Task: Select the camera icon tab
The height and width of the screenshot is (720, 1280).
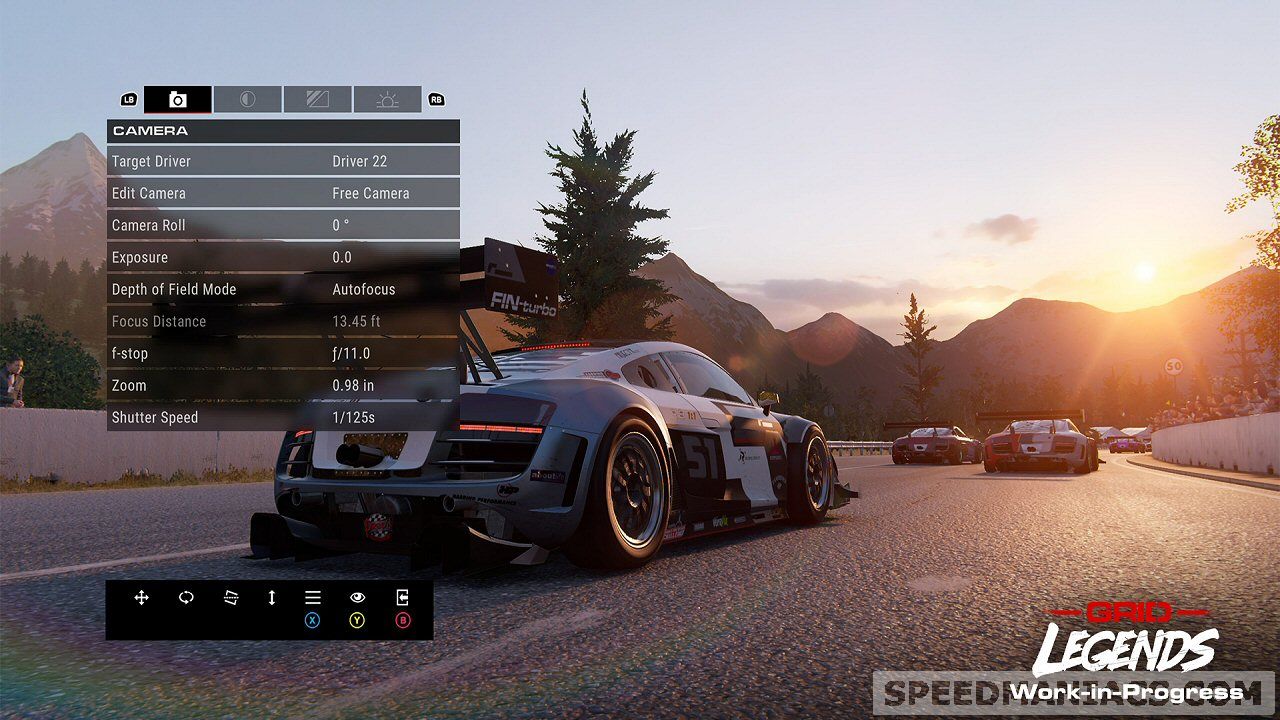Action: (178, 99)
